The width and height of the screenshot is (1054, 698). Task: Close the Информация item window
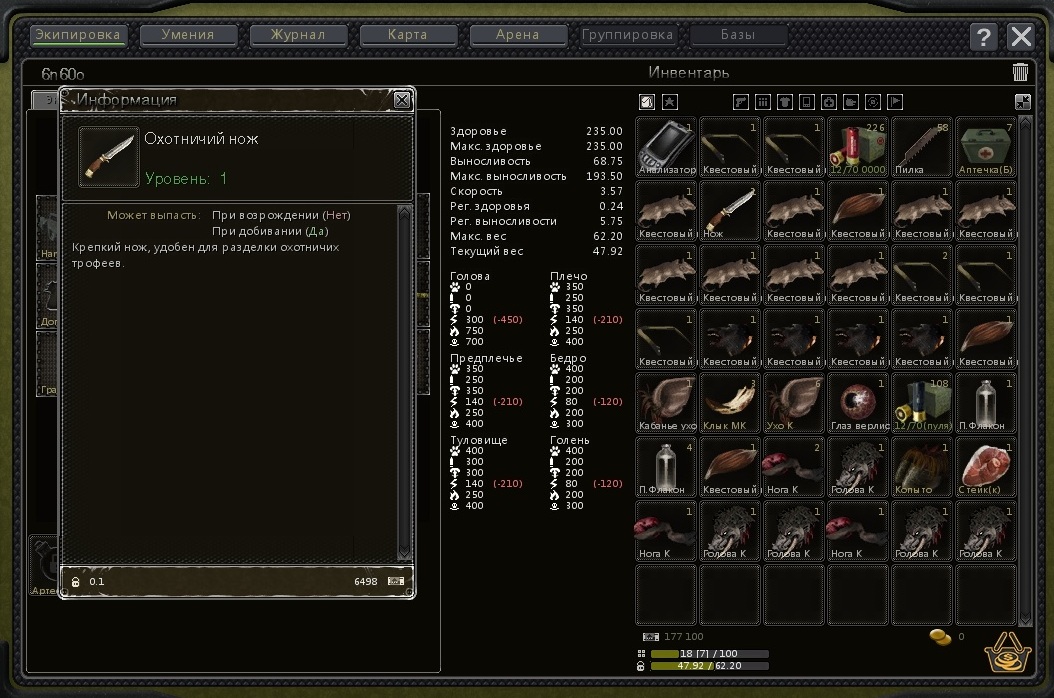pos(401,100)
